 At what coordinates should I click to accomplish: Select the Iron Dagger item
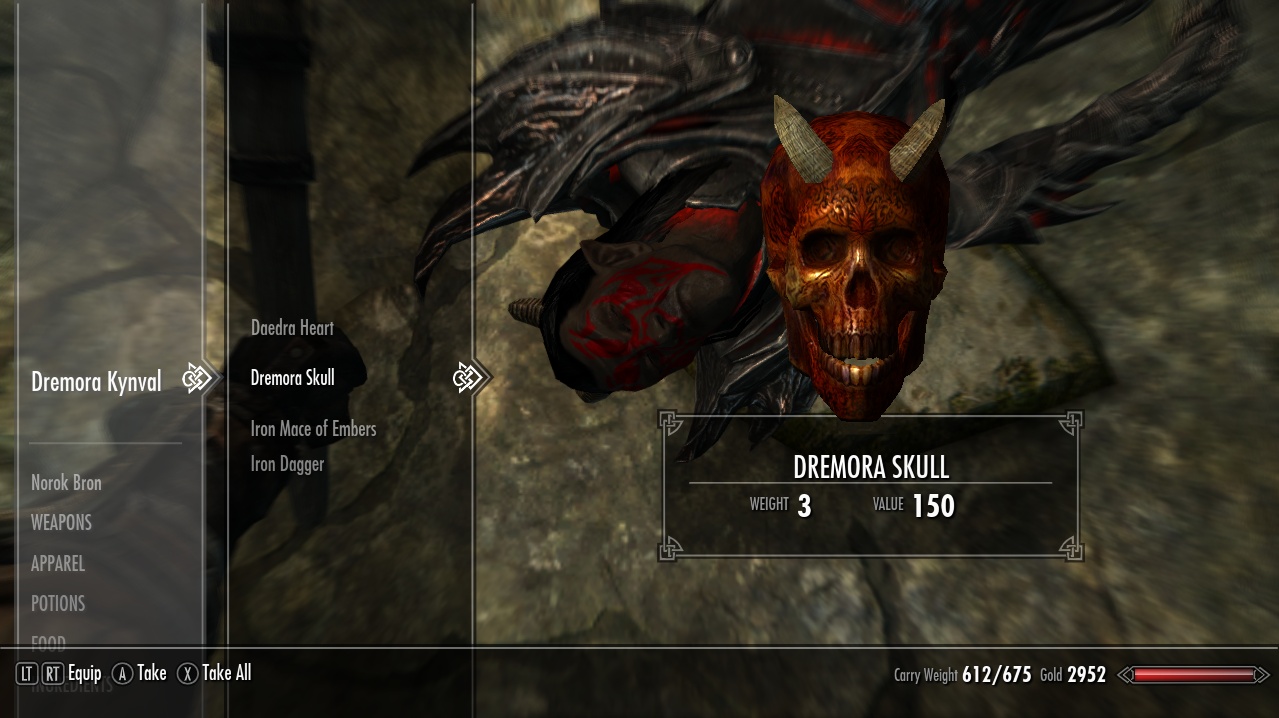287,464
